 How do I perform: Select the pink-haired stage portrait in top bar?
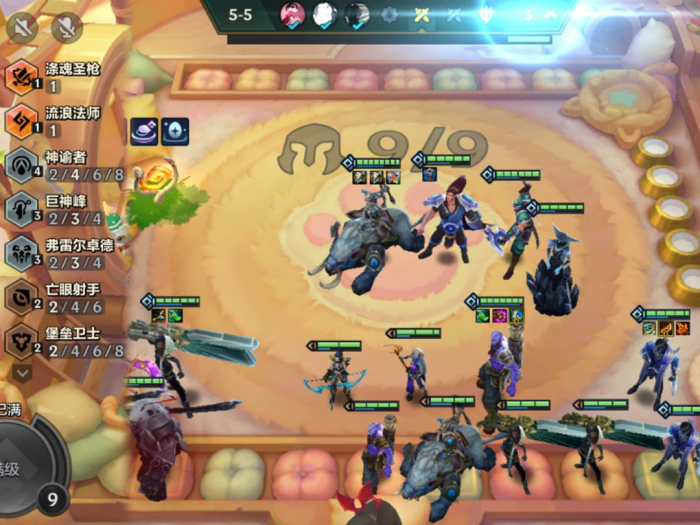(x=293, y=15)
